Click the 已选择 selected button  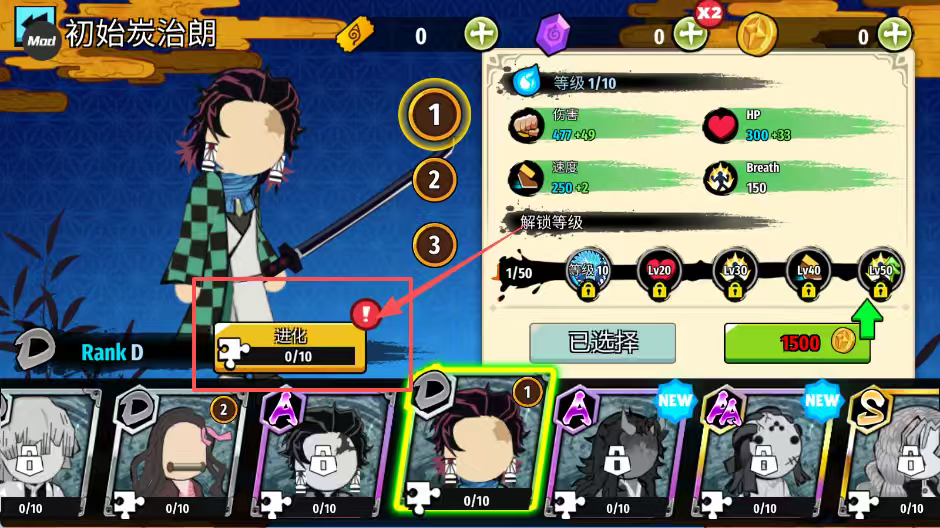click(x=602, y=343)
